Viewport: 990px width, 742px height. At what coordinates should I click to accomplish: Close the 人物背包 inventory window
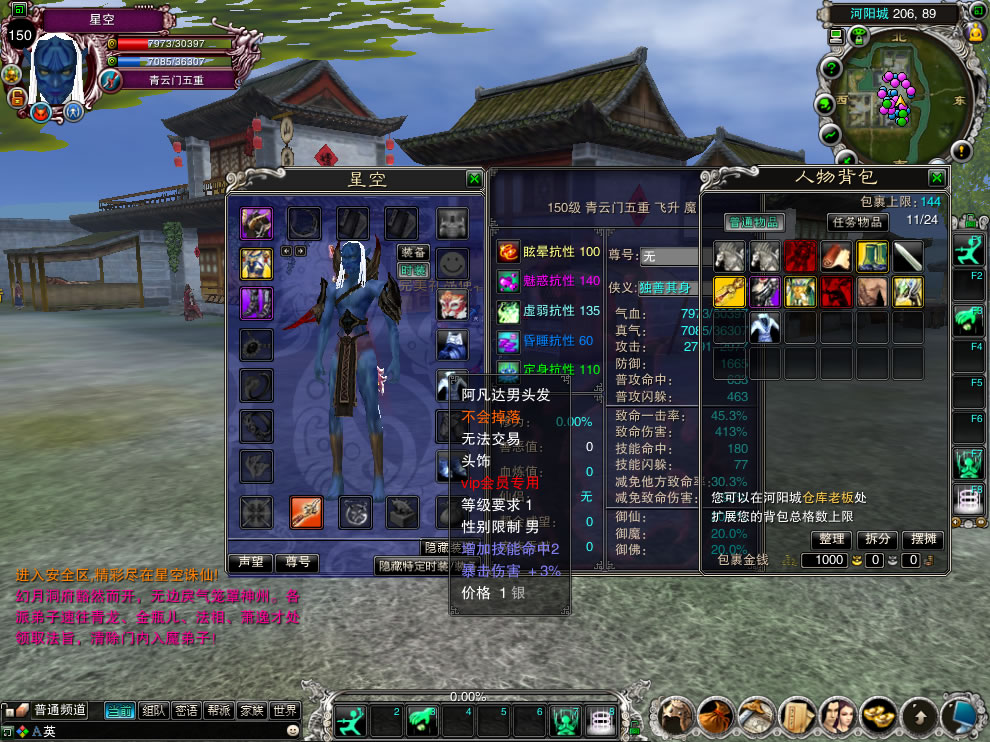936,178
